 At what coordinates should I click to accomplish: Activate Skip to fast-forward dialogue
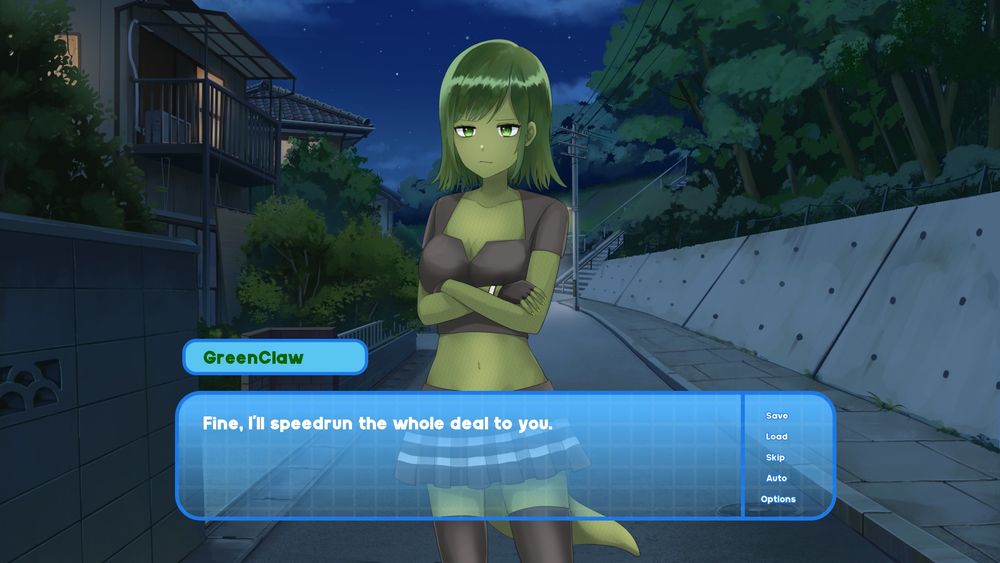click(776, 458)
